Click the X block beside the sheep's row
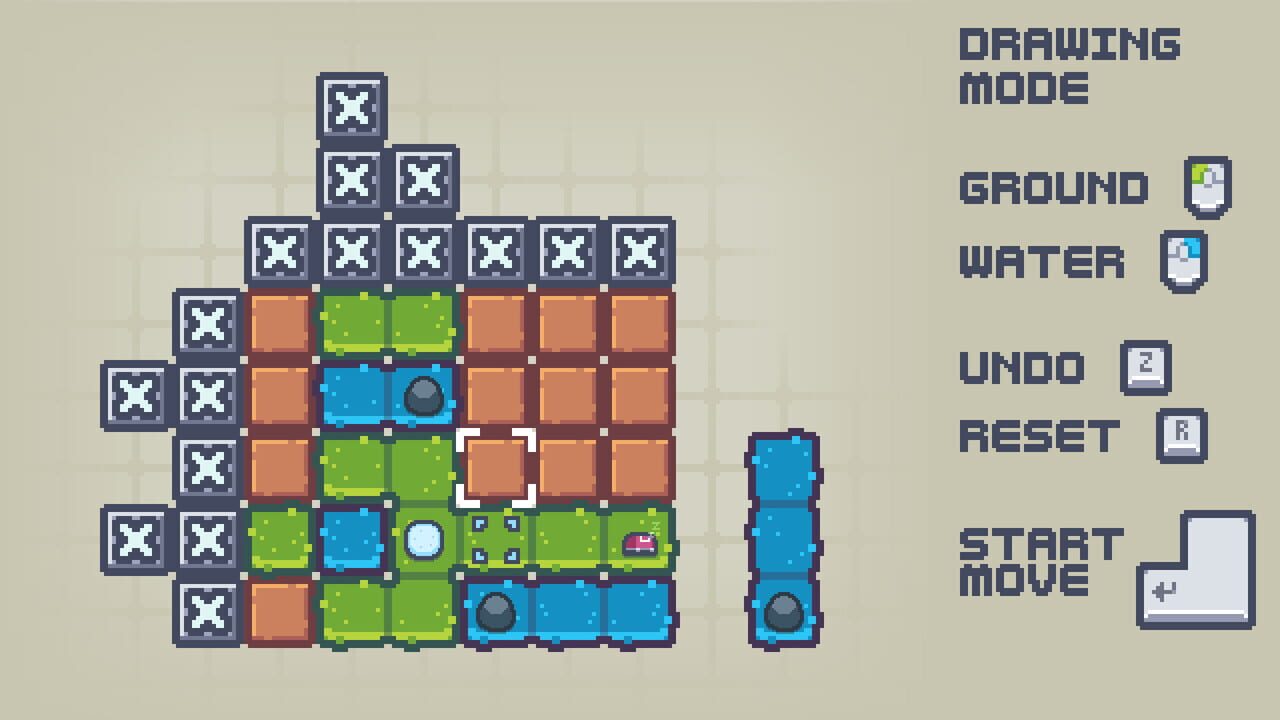This screenshot has height=720, width=1280. (207, 540)
